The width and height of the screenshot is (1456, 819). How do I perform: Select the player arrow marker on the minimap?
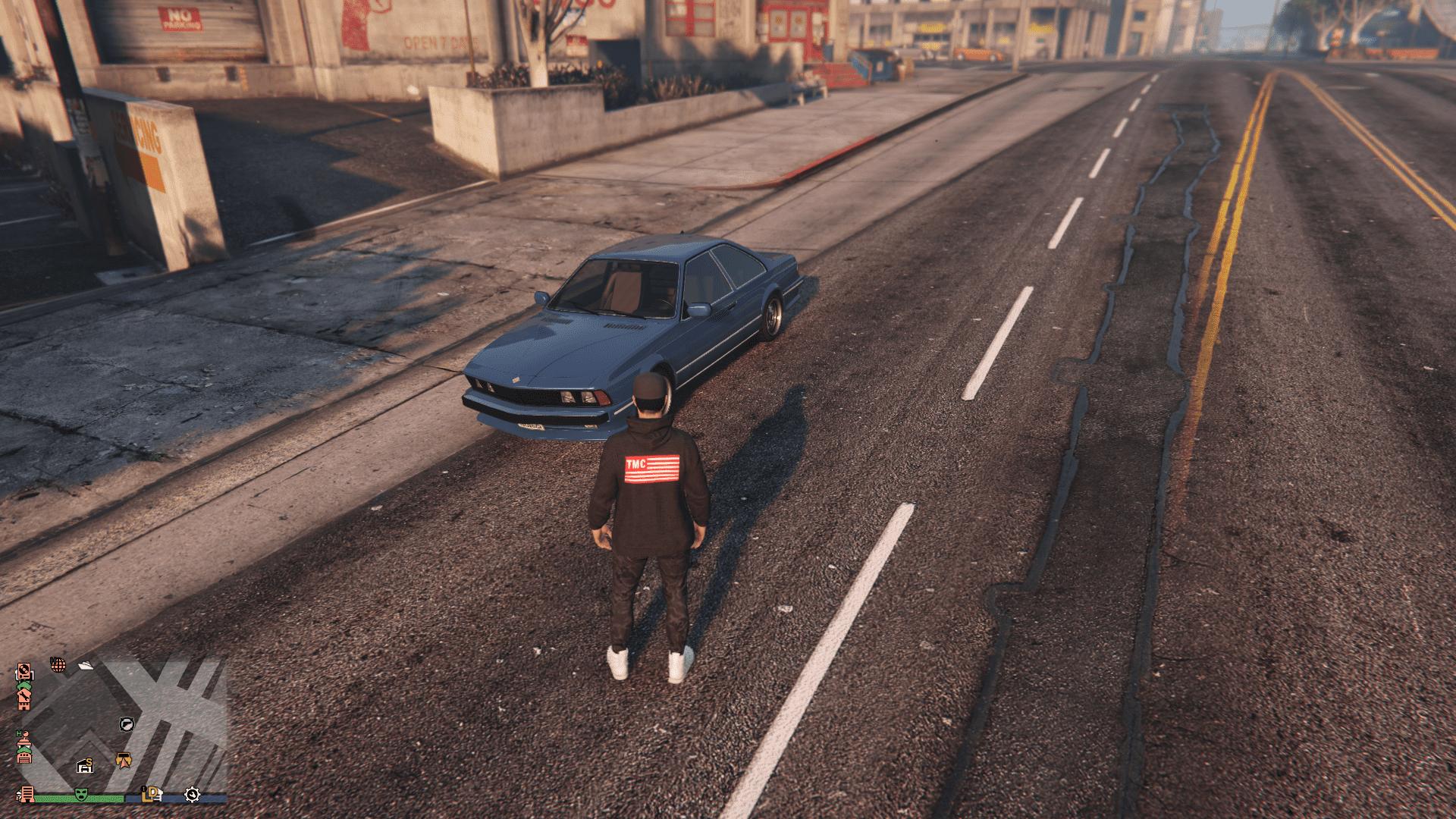[124, 761]
